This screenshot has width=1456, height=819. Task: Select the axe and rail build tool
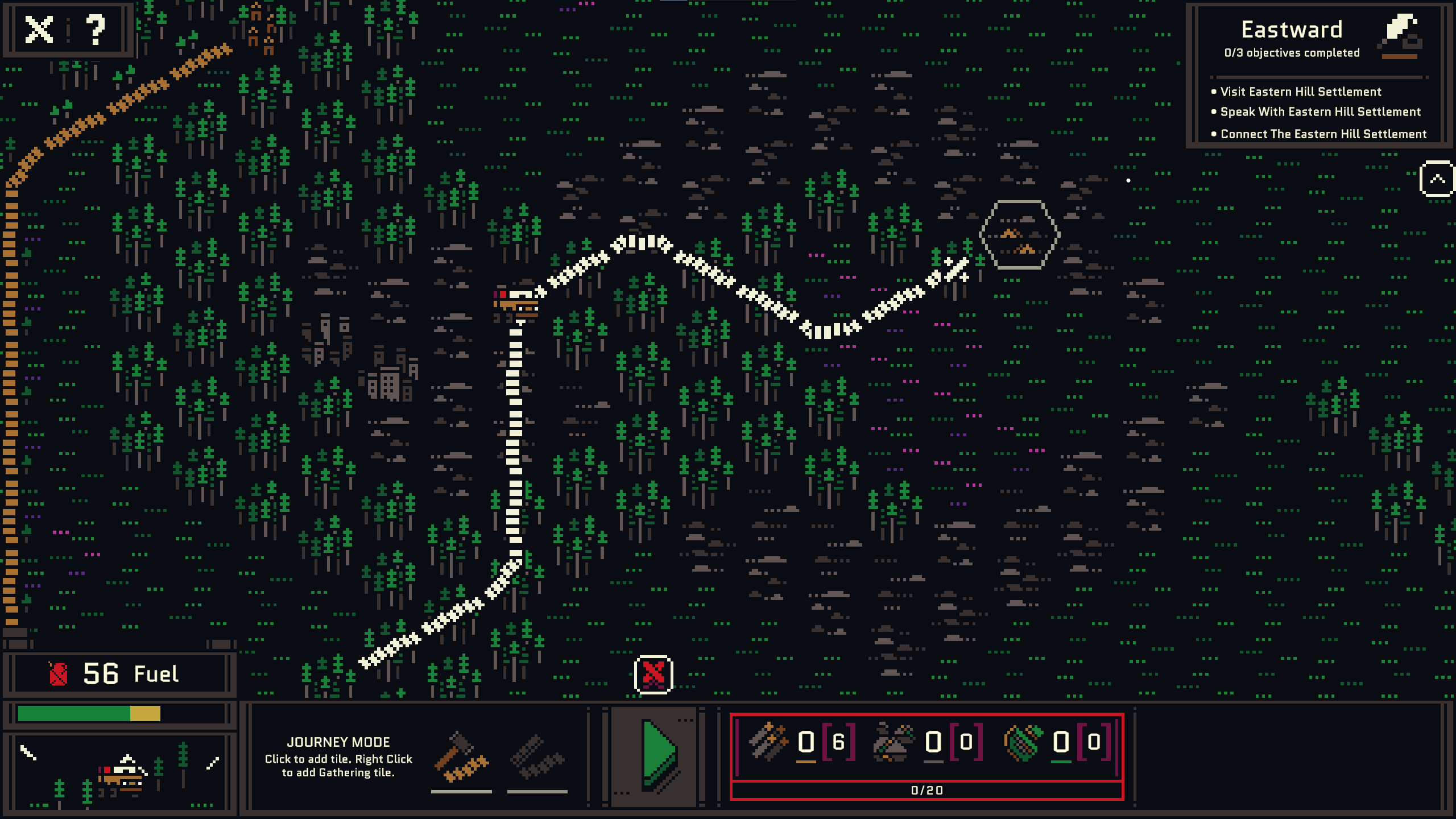(x=461, y=758)
